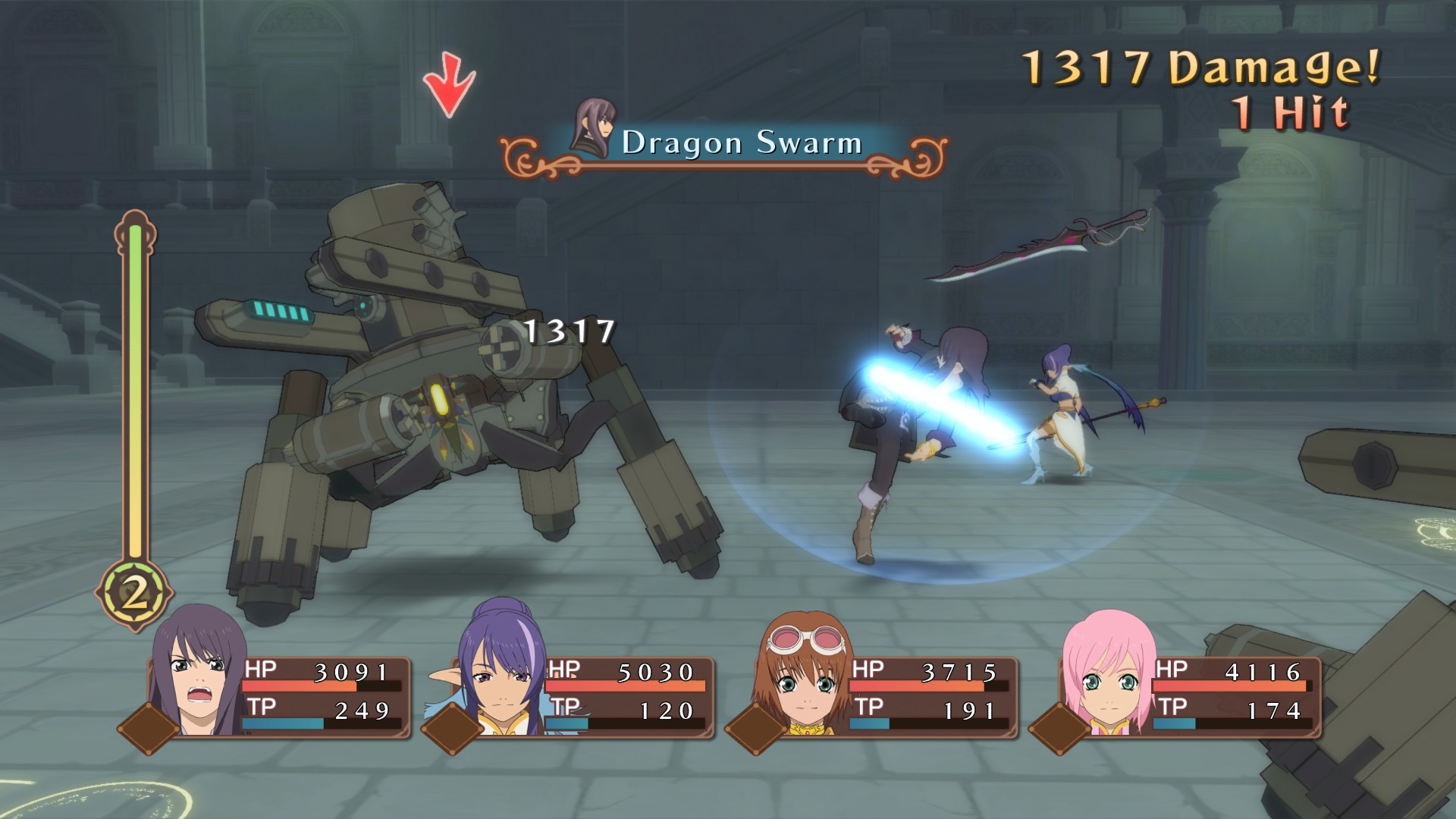The image size is (1456, 819).
Task: Click the red enemy target arrow marker
Action: tap(449, 84)
